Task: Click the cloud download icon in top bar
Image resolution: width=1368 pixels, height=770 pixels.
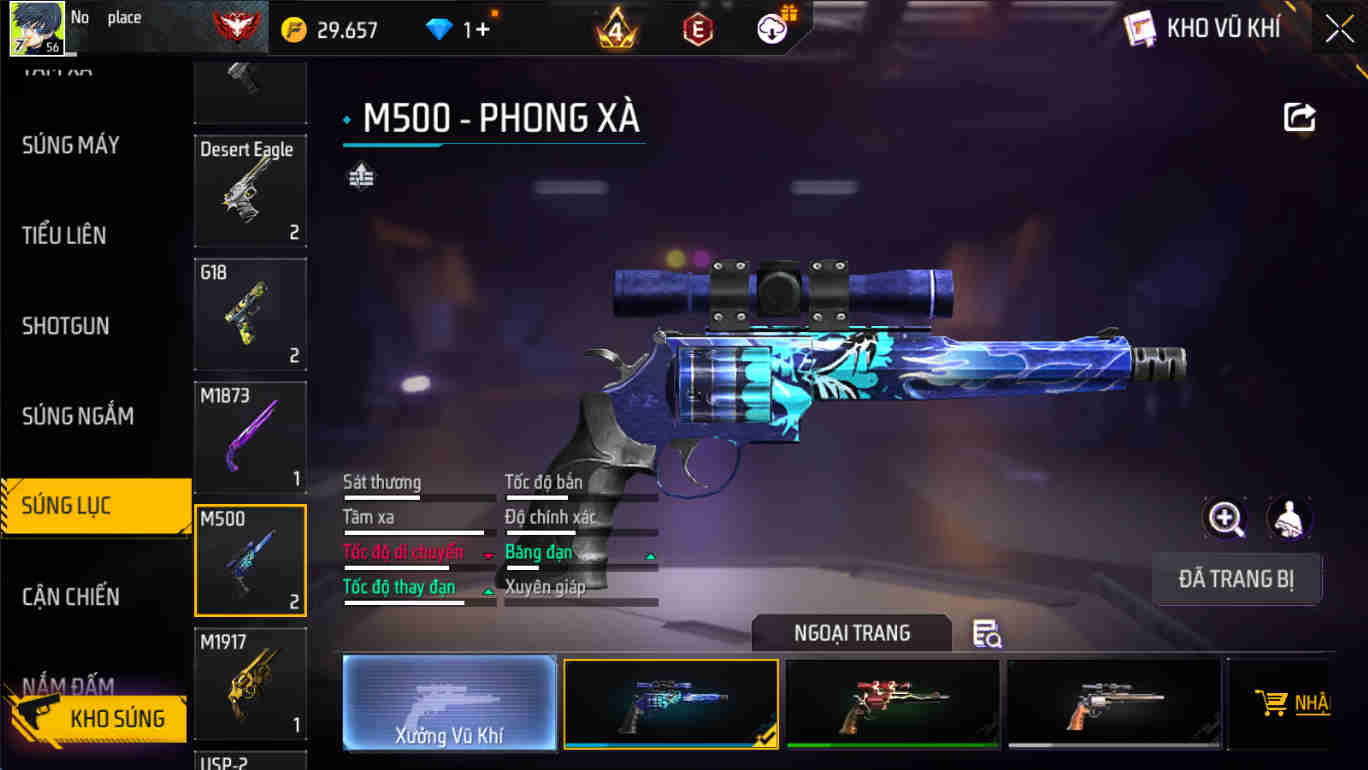Action: click(x=770, y=27)
